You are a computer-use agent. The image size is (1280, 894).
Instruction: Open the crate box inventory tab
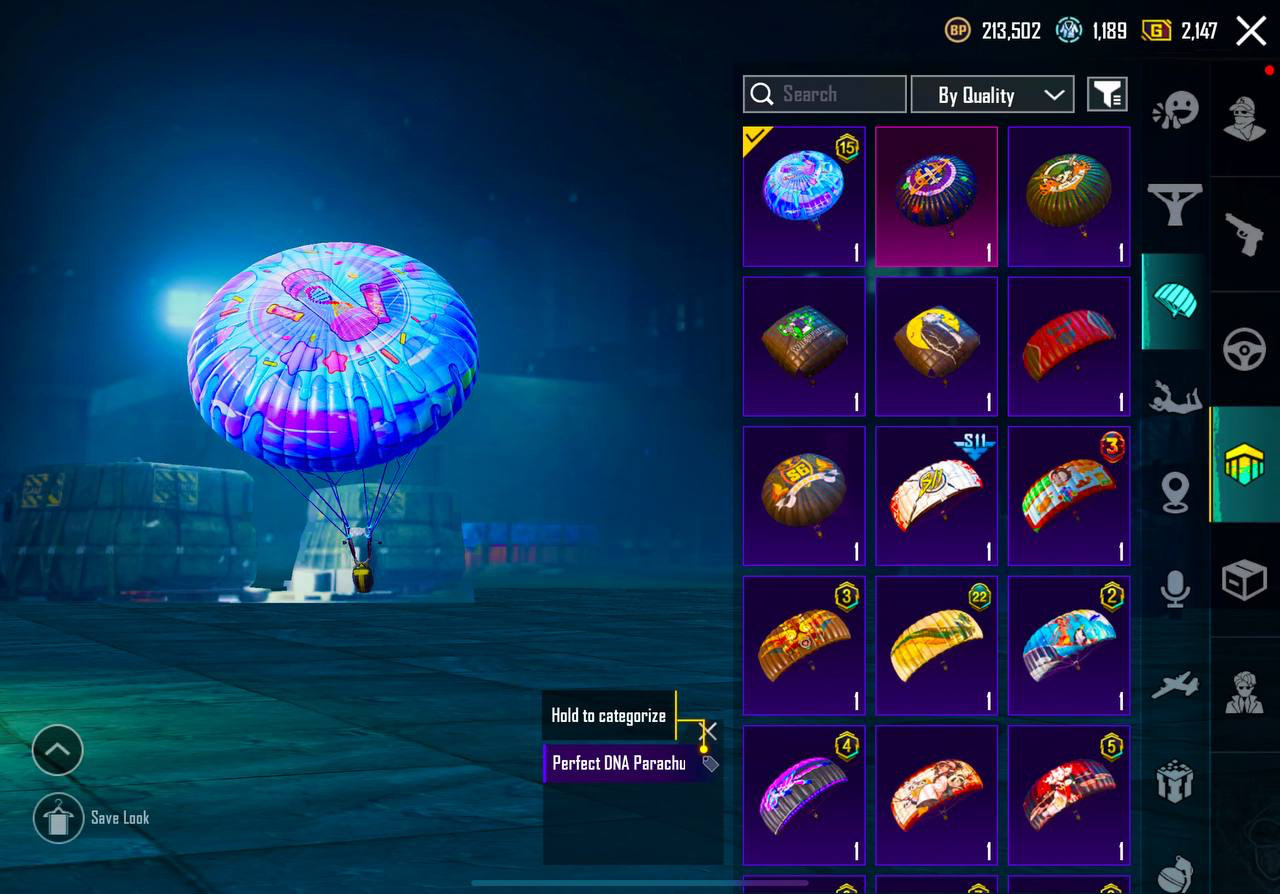[x=1245, y=580]
